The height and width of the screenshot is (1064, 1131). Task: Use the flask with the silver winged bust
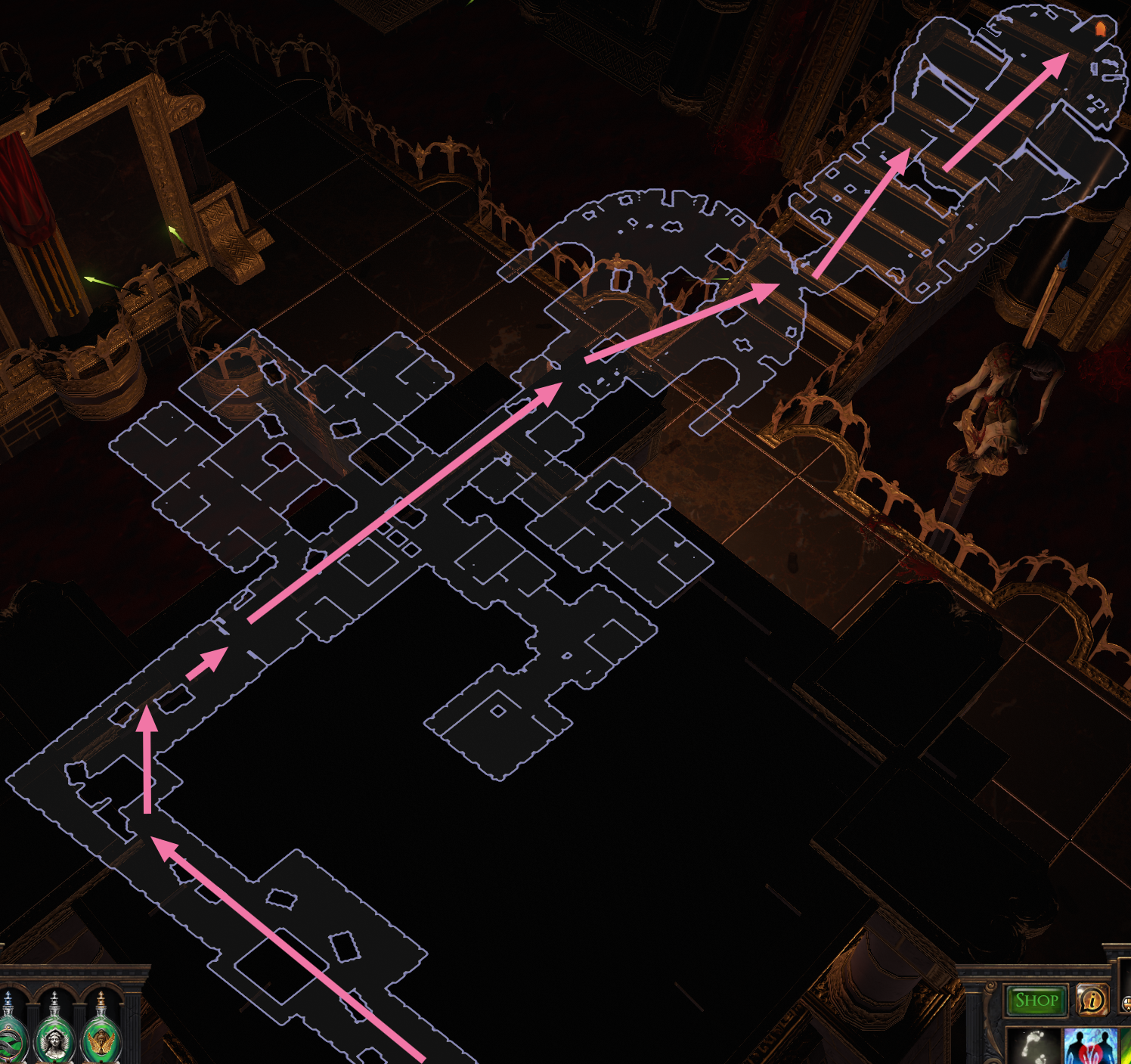click(x=55, y=1035)
